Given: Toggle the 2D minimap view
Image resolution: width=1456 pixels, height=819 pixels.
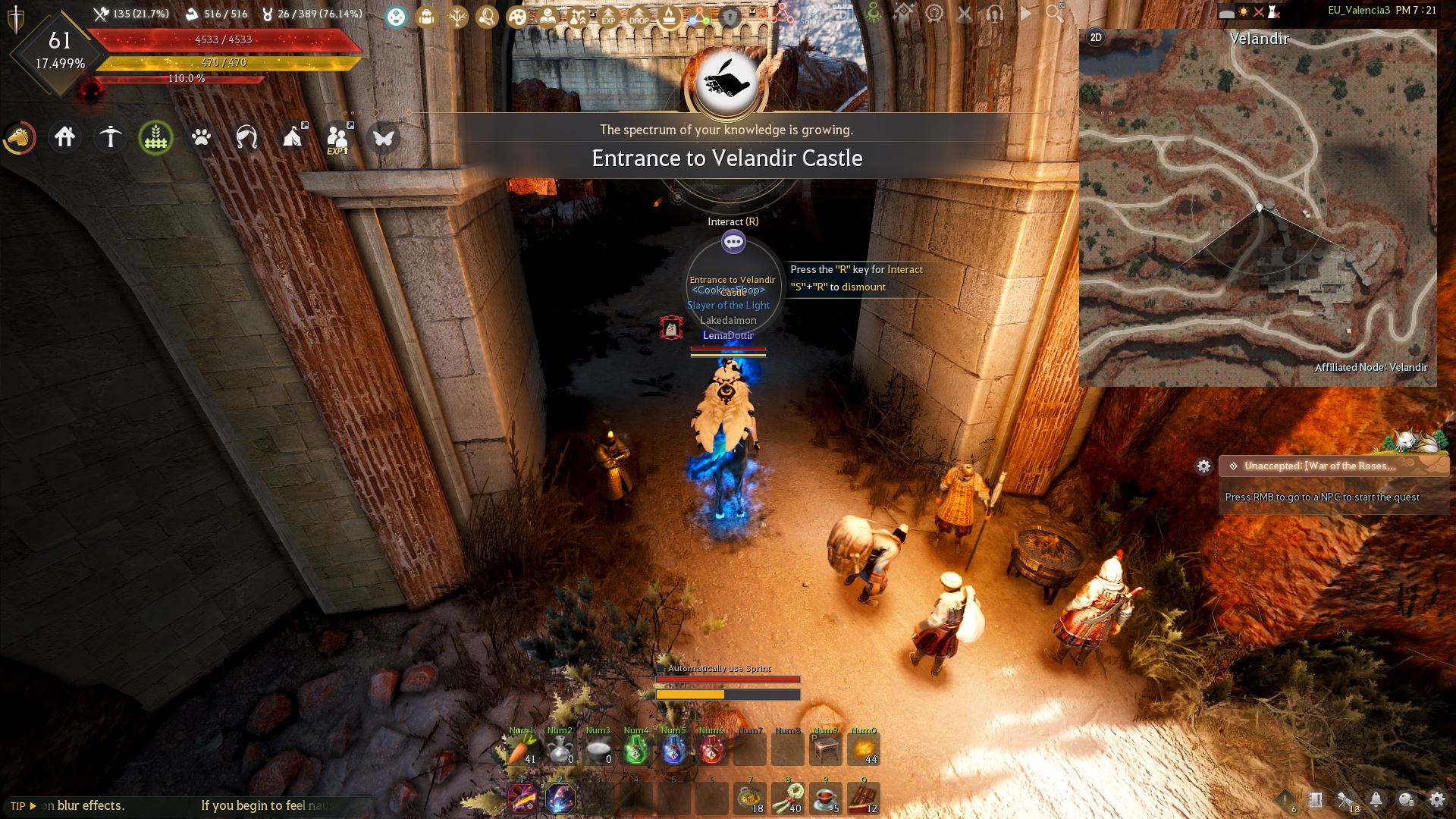Looking at the screenshot, I should [x=1094, y=35].
